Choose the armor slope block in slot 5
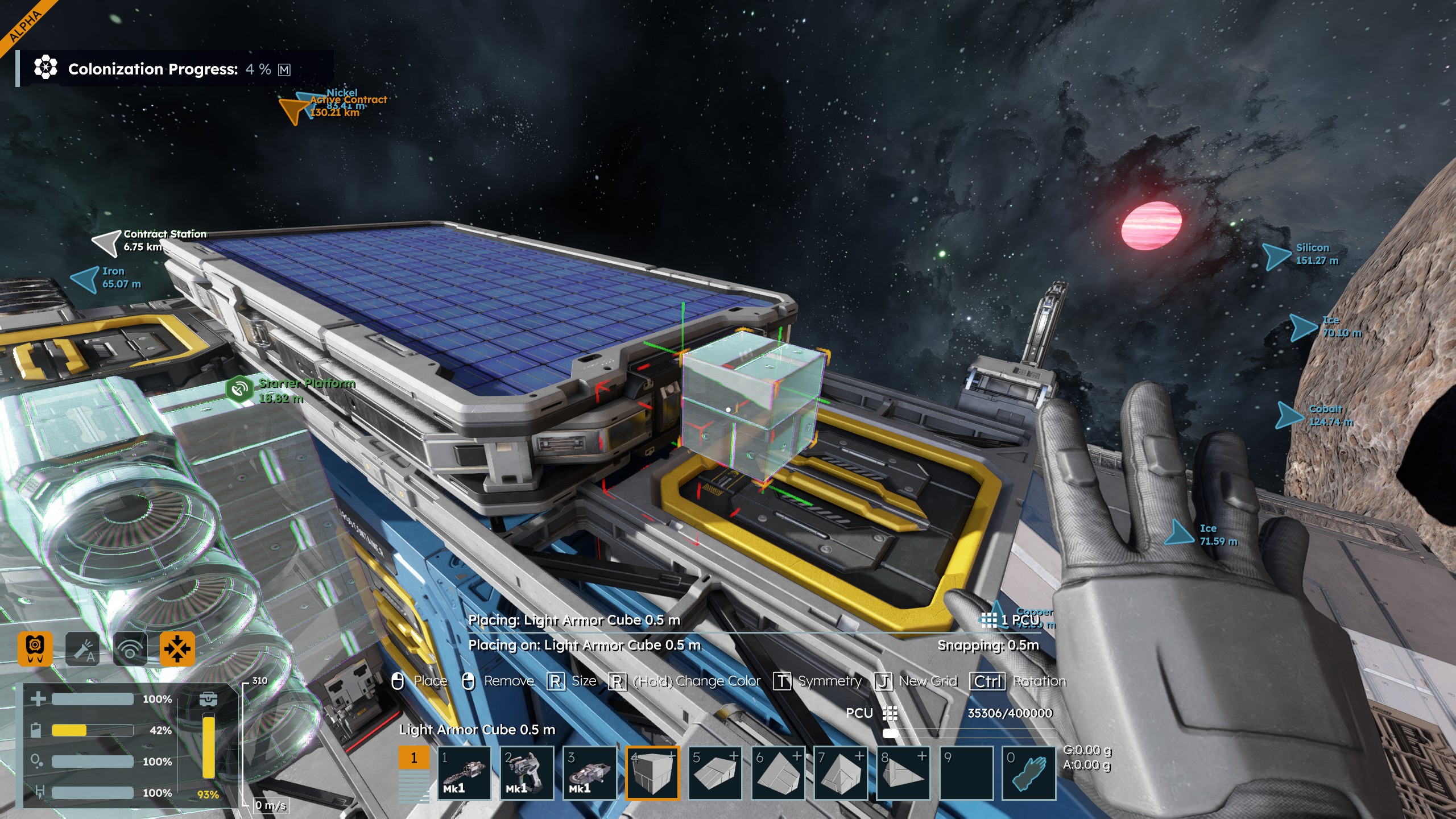This screenshot has height=819, width=1456. (x=715, y=773)
